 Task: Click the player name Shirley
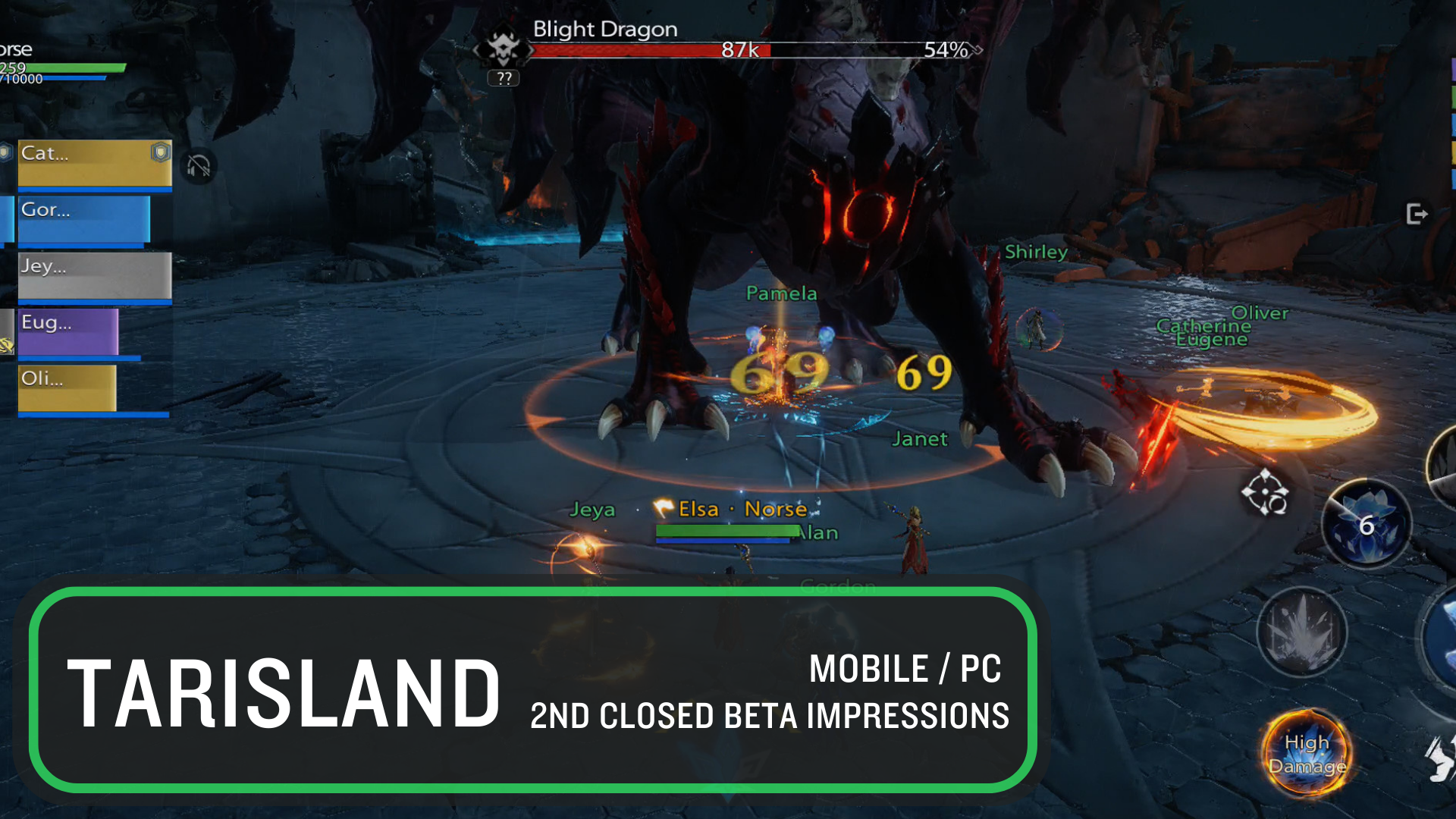[1036, 252]
